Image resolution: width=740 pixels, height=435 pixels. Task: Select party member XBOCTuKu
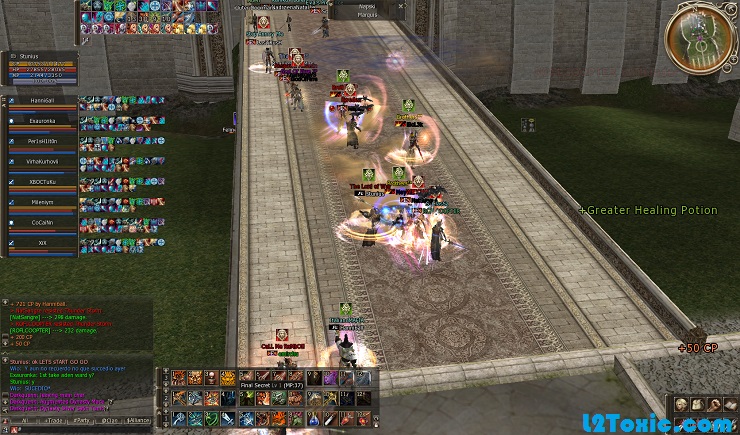(x=41, y=182)
